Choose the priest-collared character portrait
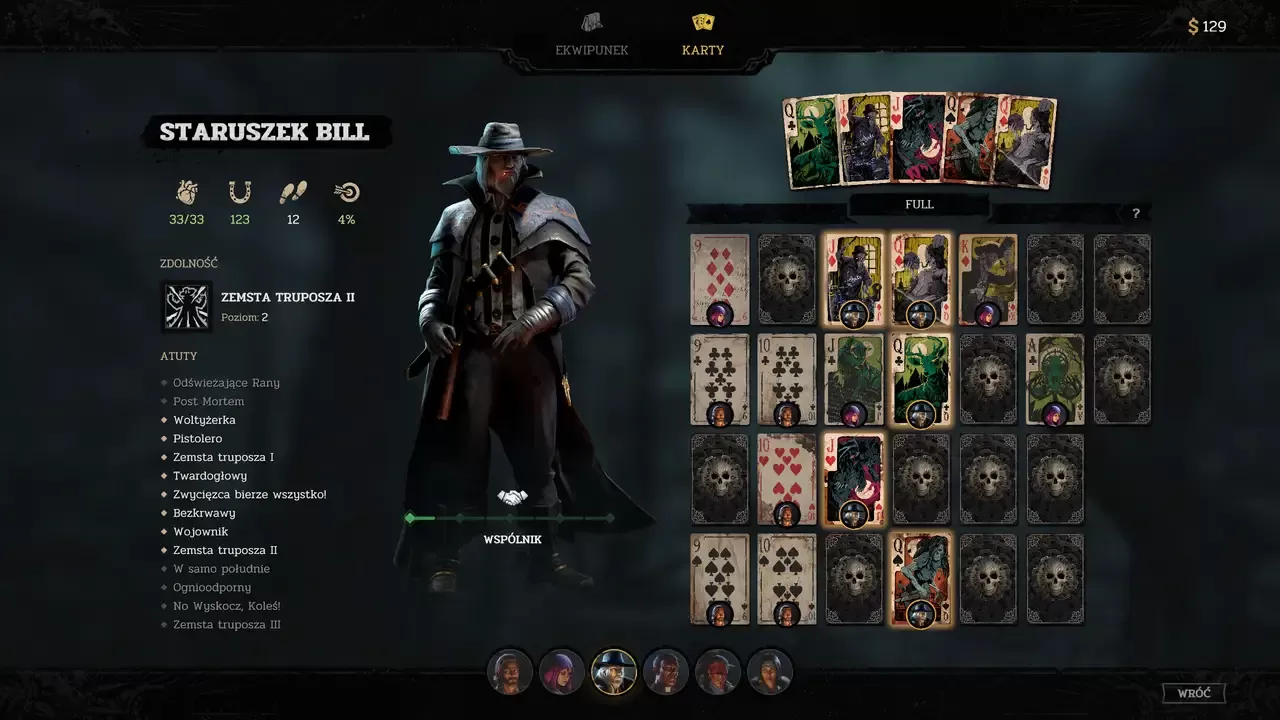This screenshot has height=720, width=1280. [x=666, y=672]
